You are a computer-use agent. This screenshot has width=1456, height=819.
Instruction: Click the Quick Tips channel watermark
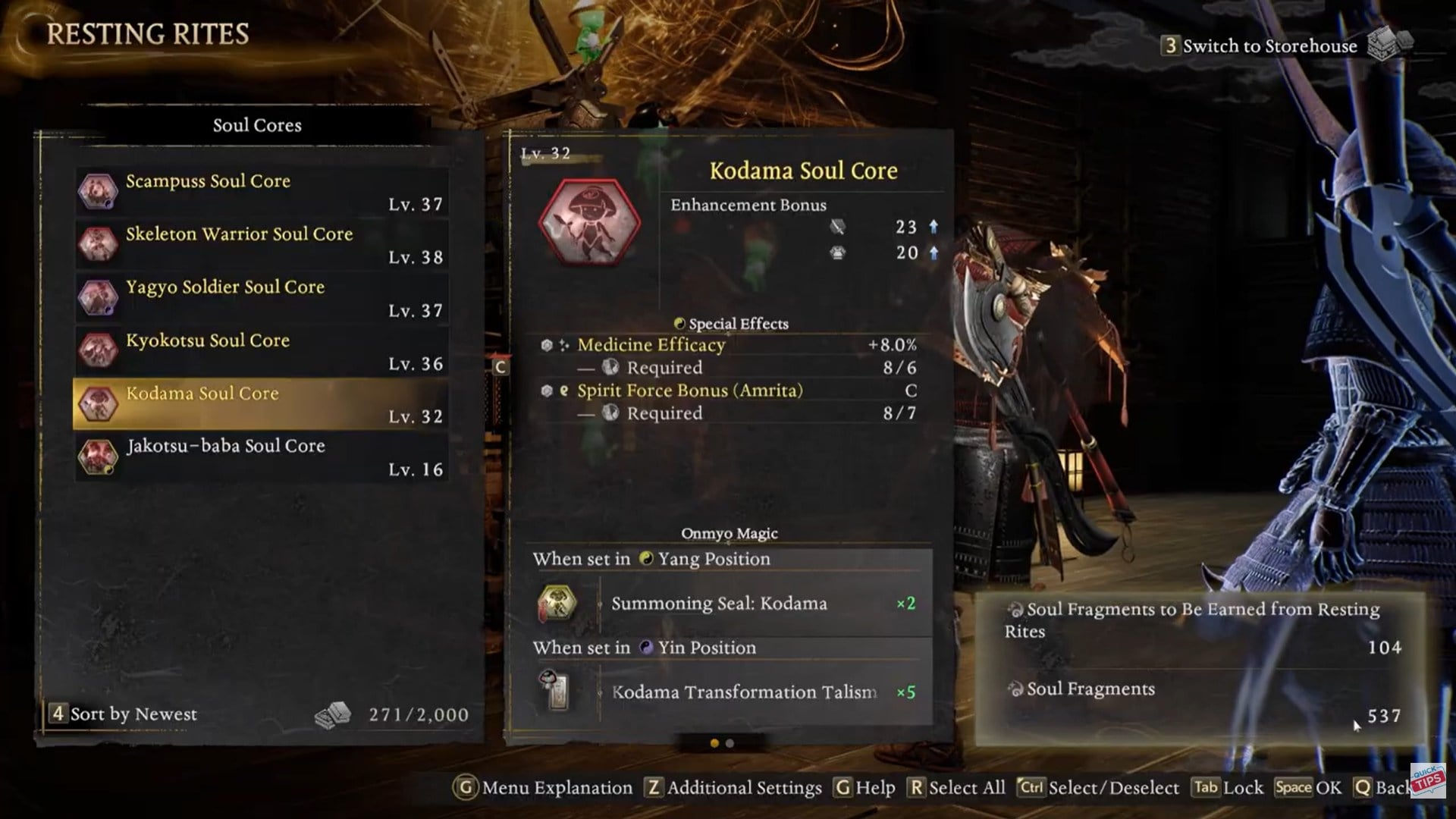[x=1429, y=780]
